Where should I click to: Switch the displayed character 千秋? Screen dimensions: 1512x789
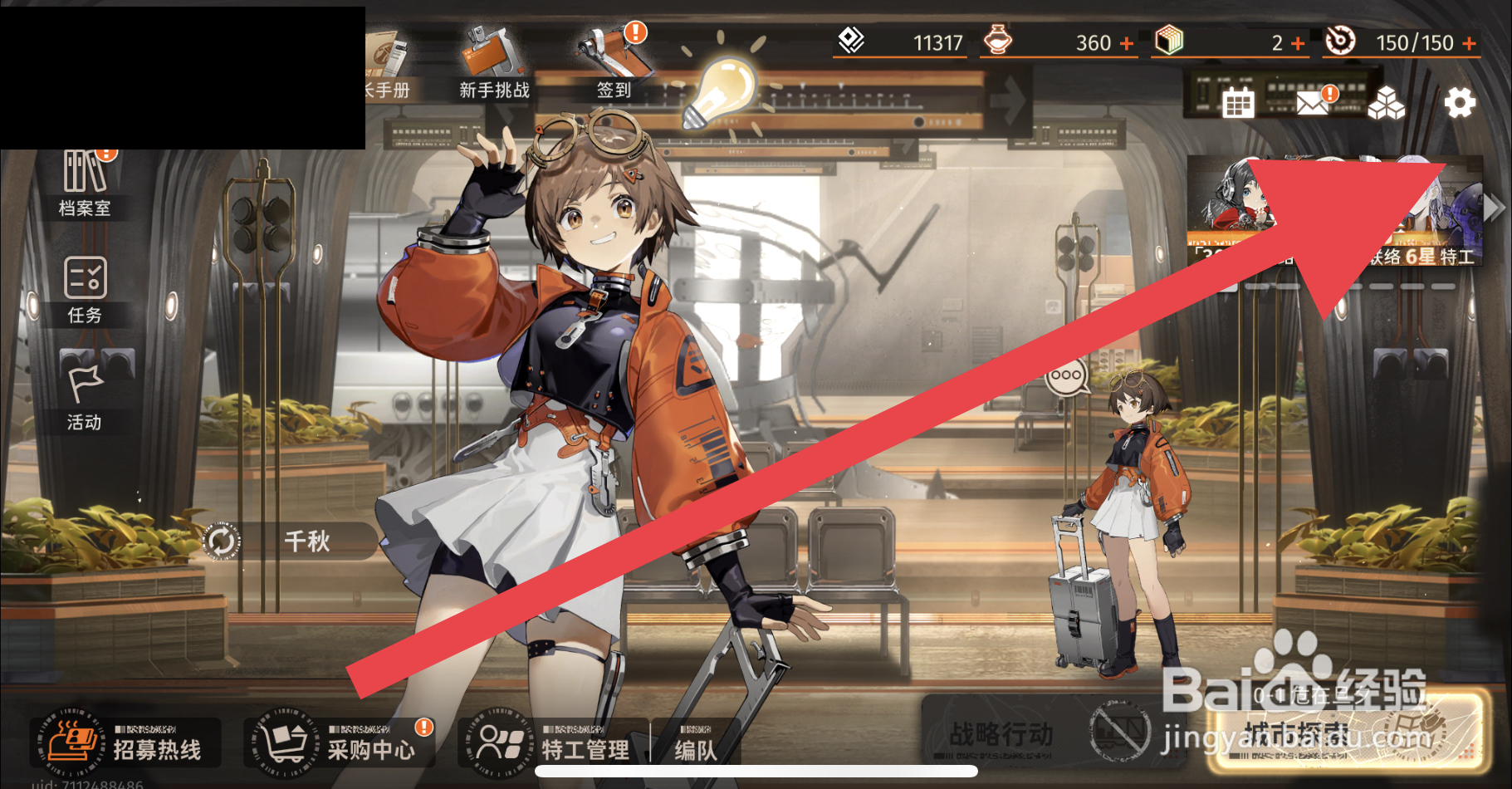pos(222,542)
